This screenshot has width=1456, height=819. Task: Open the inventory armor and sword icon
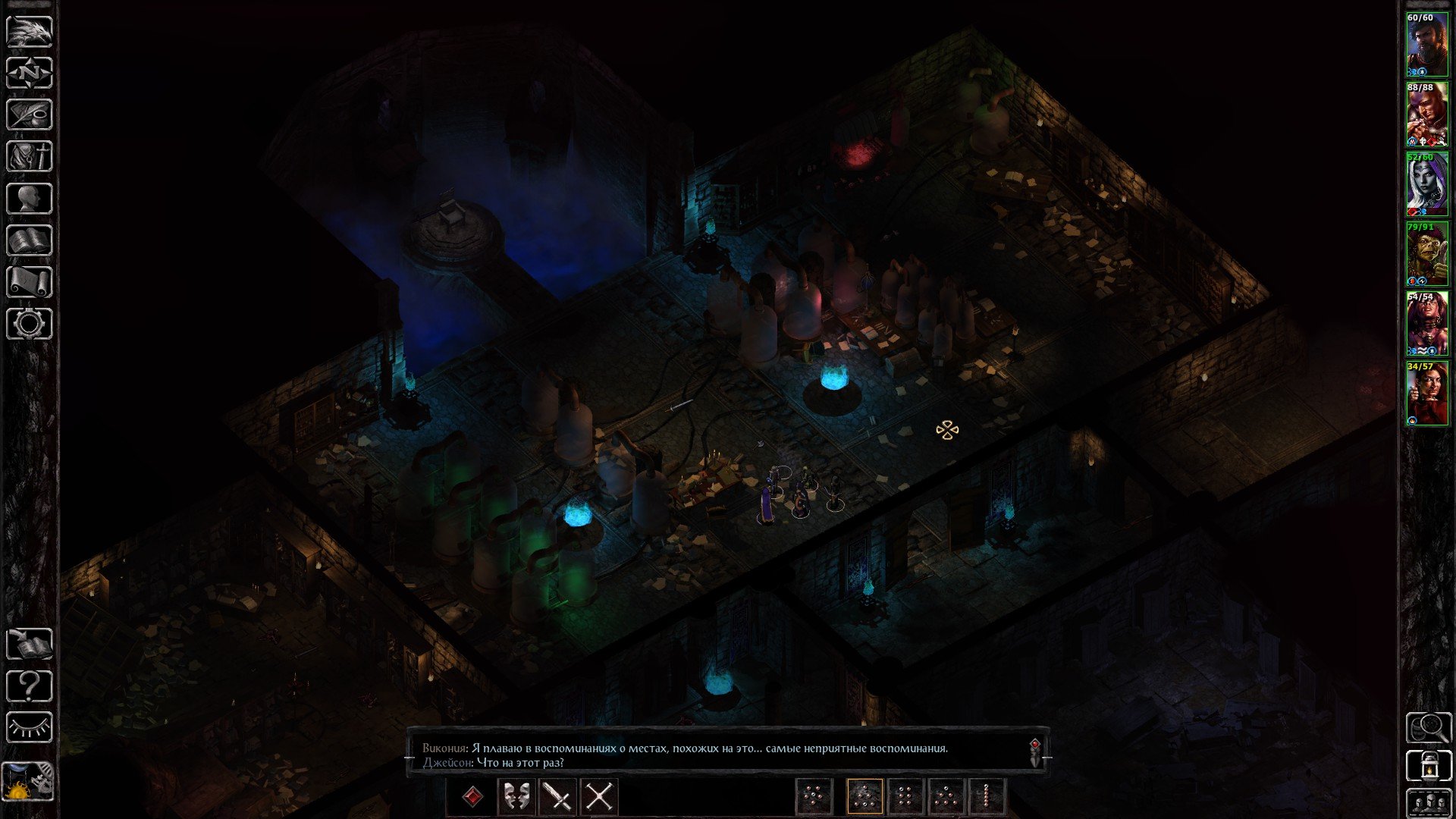coord(30,157)
